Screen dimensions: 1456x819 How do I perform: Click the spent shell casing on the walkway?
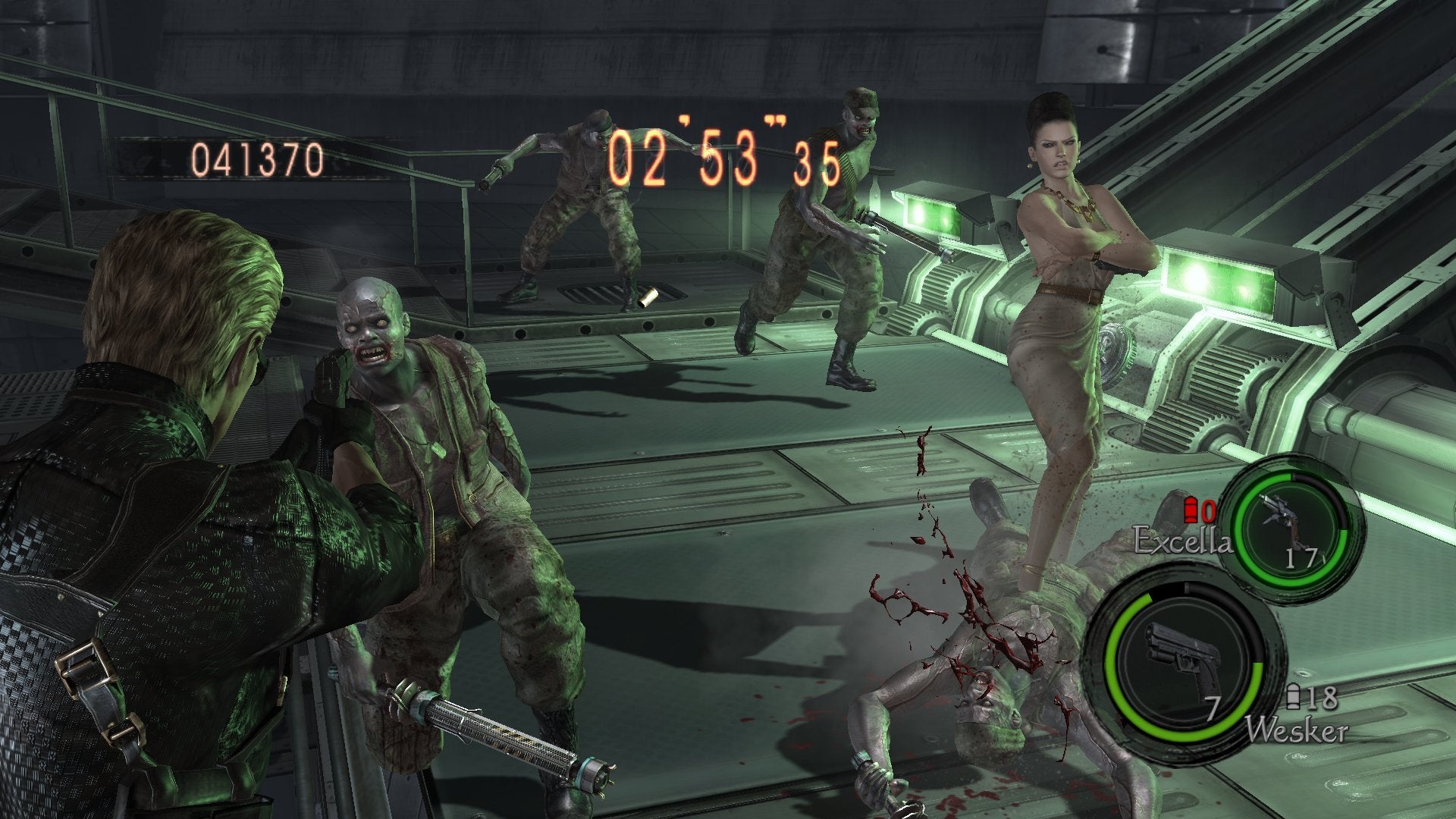[x=648, y=297]
